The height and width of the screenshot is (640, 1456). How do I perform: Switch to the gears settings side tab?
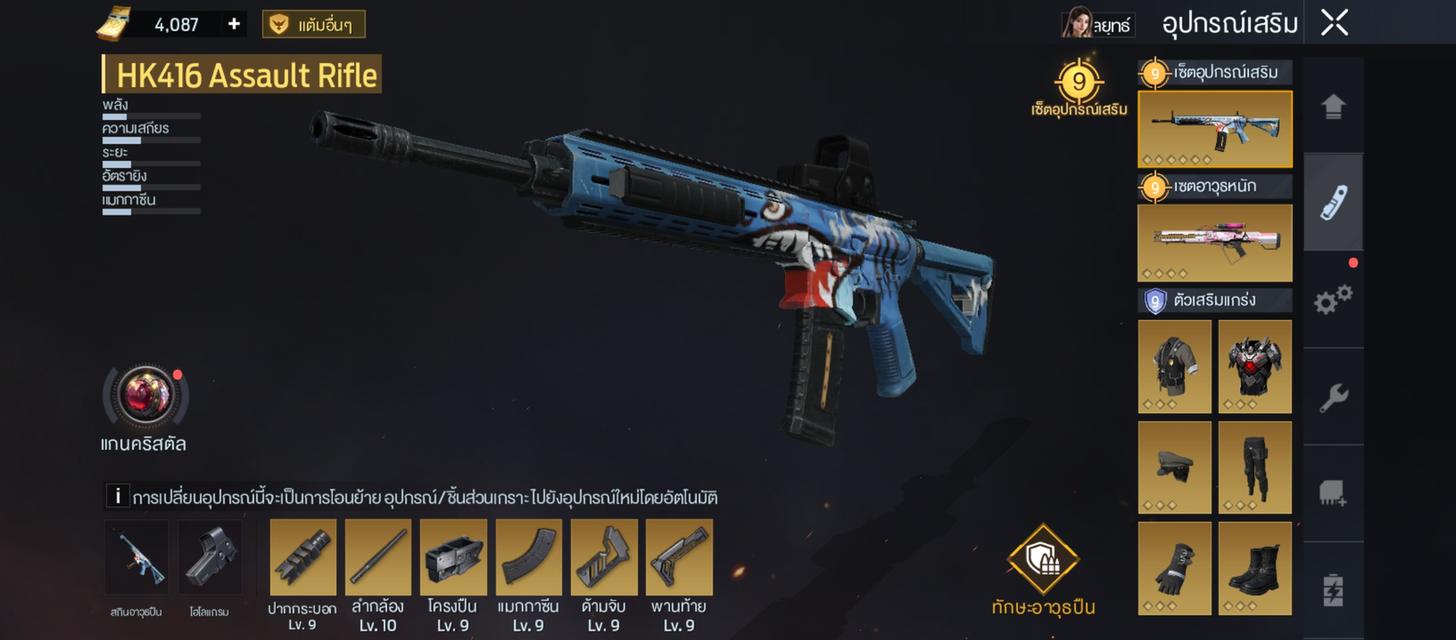click(x=1333, y=299)
